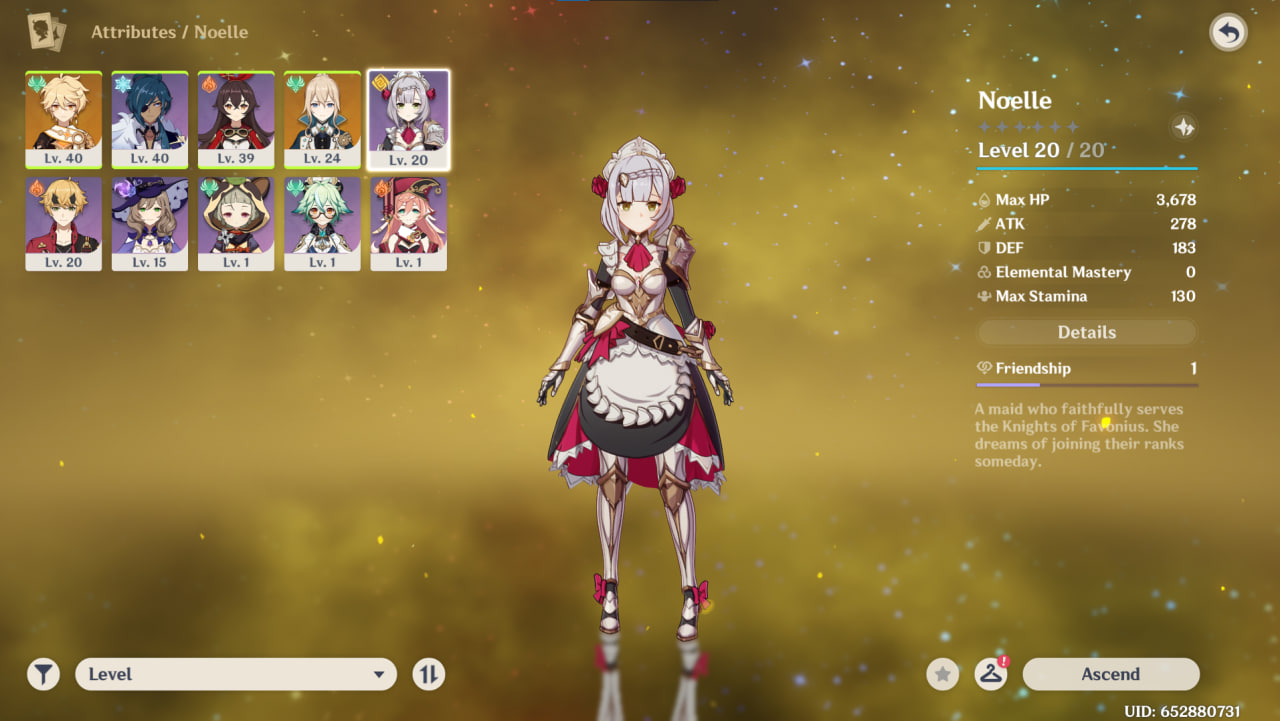Select the highlighted Noelle portrait

point(408,119)
